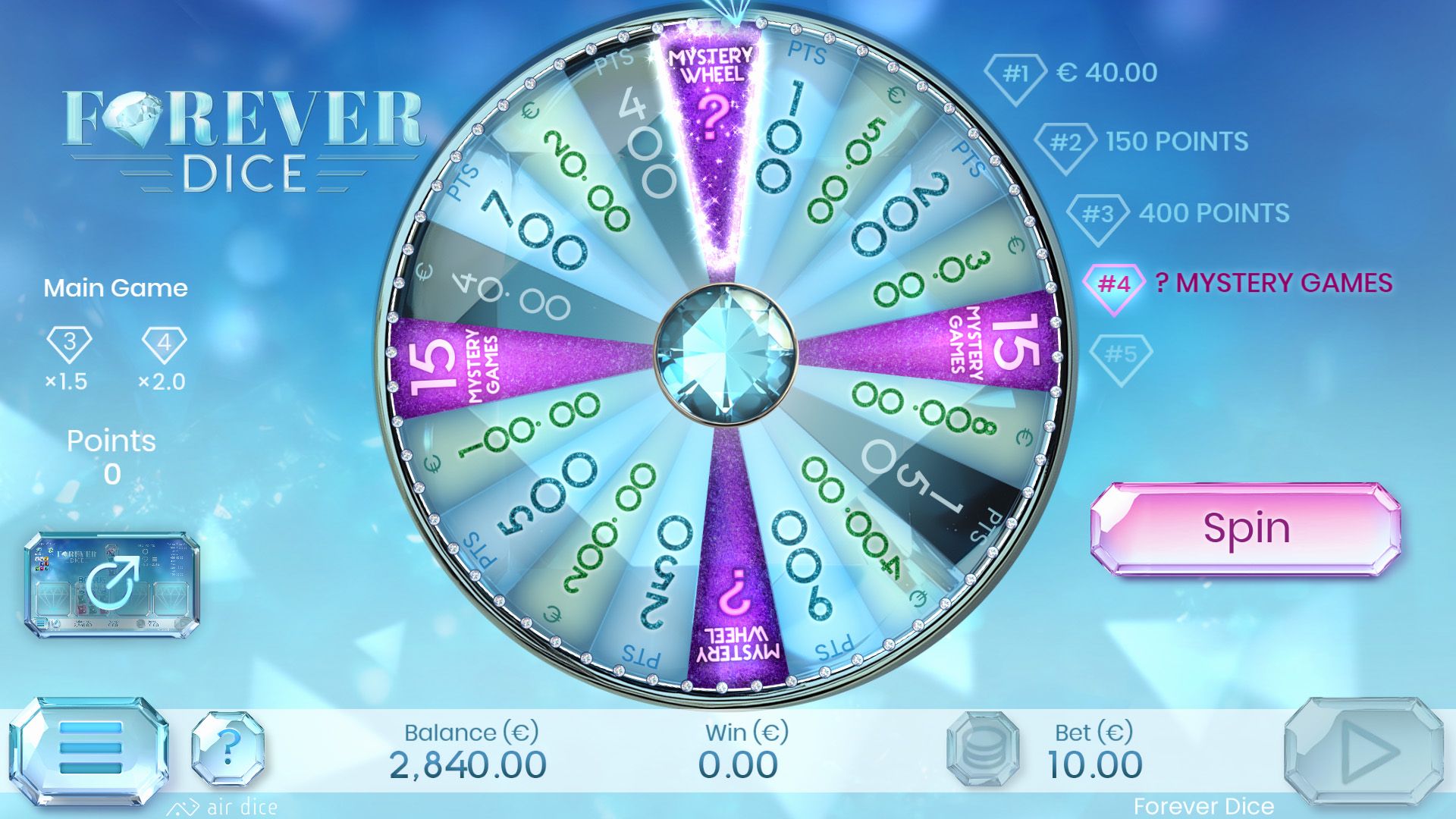Image resolution: width=1456 pixels, height=819 pixels.
Task: Click the Main Game heading label
Action: (x=116, y=288)
